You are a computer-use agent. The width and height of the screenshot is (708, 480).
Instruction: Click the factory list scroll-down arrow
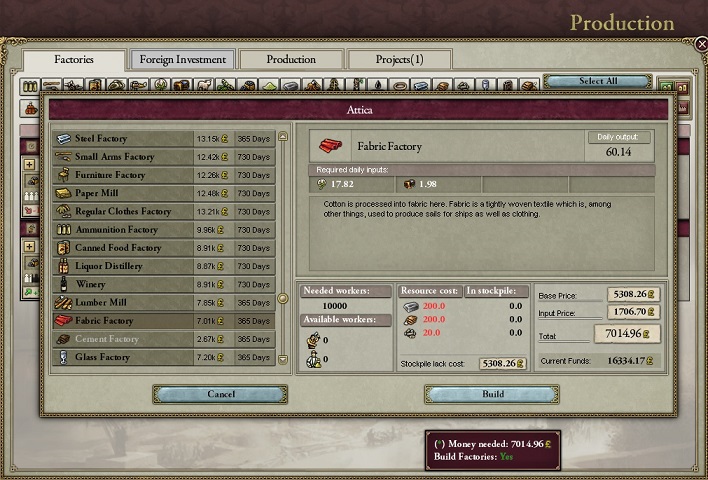coord(284,359)
